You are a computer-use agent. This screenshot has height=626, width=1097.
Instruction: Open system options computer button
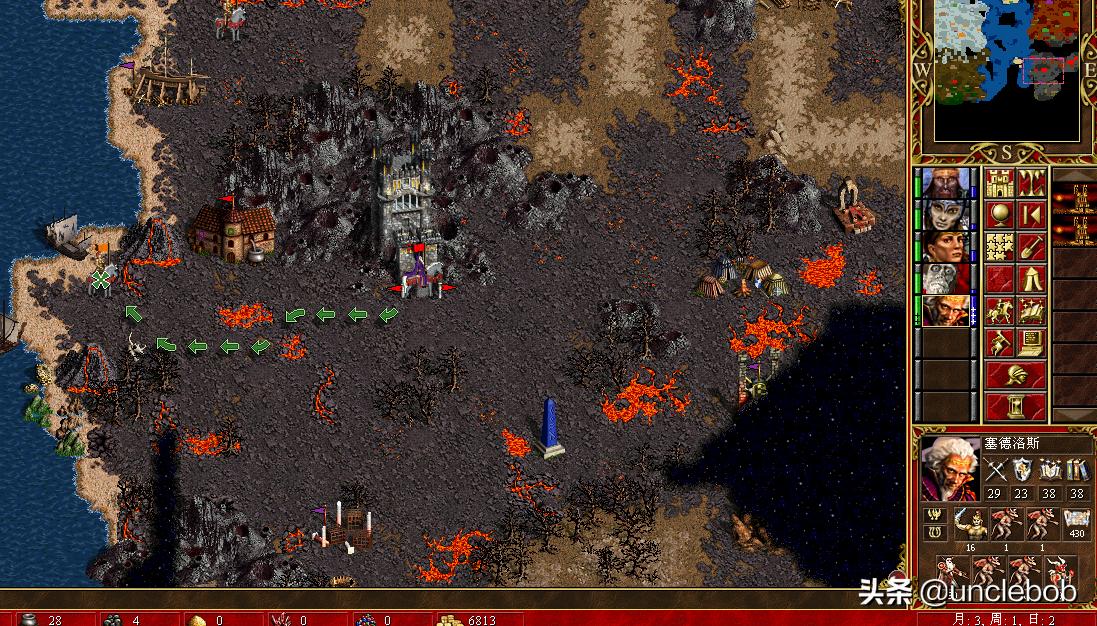pyautogui.click(x=1031, y=342)
